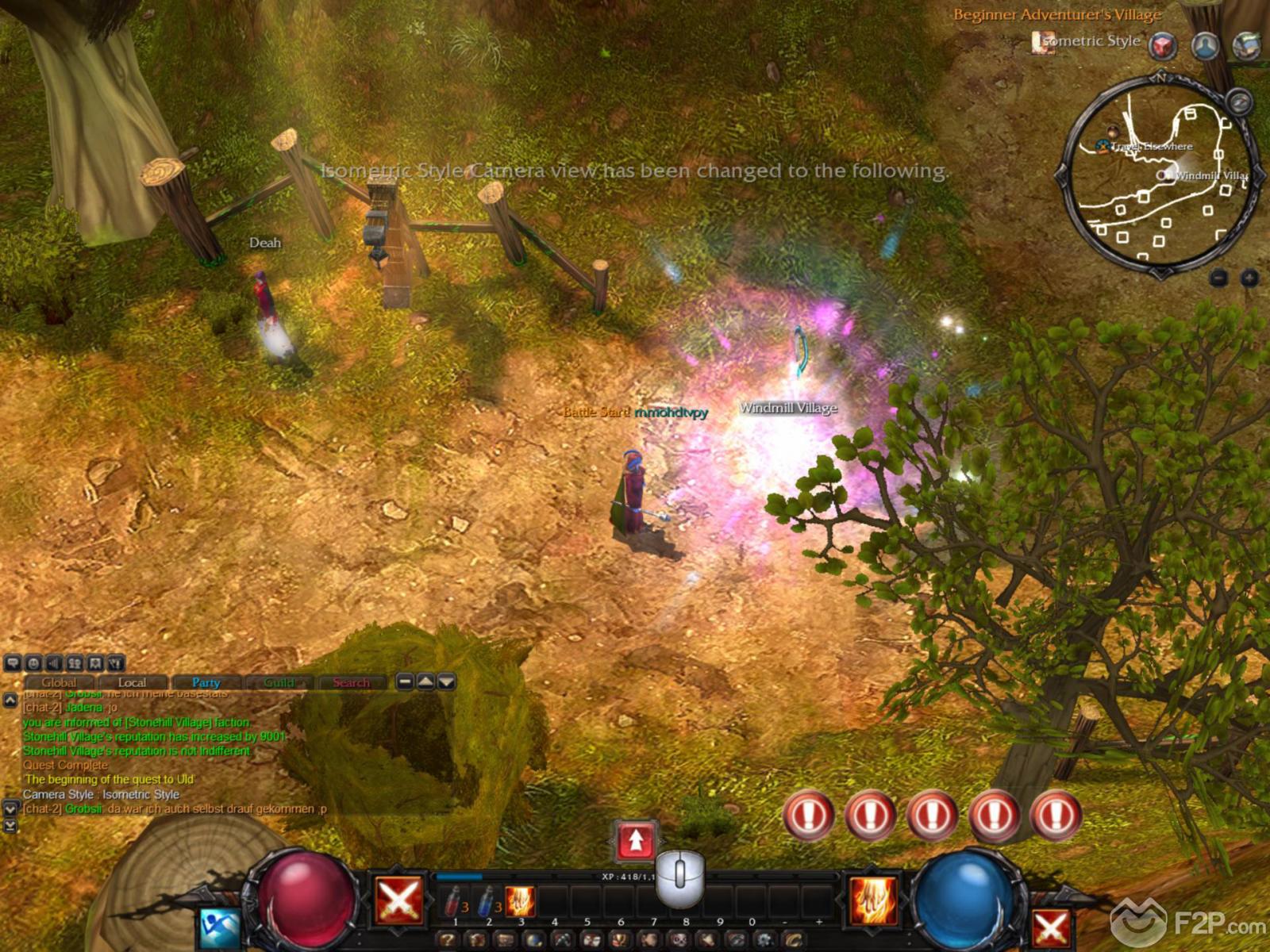Zoom in the minimap with plus button

click(x=1249, y=278)
